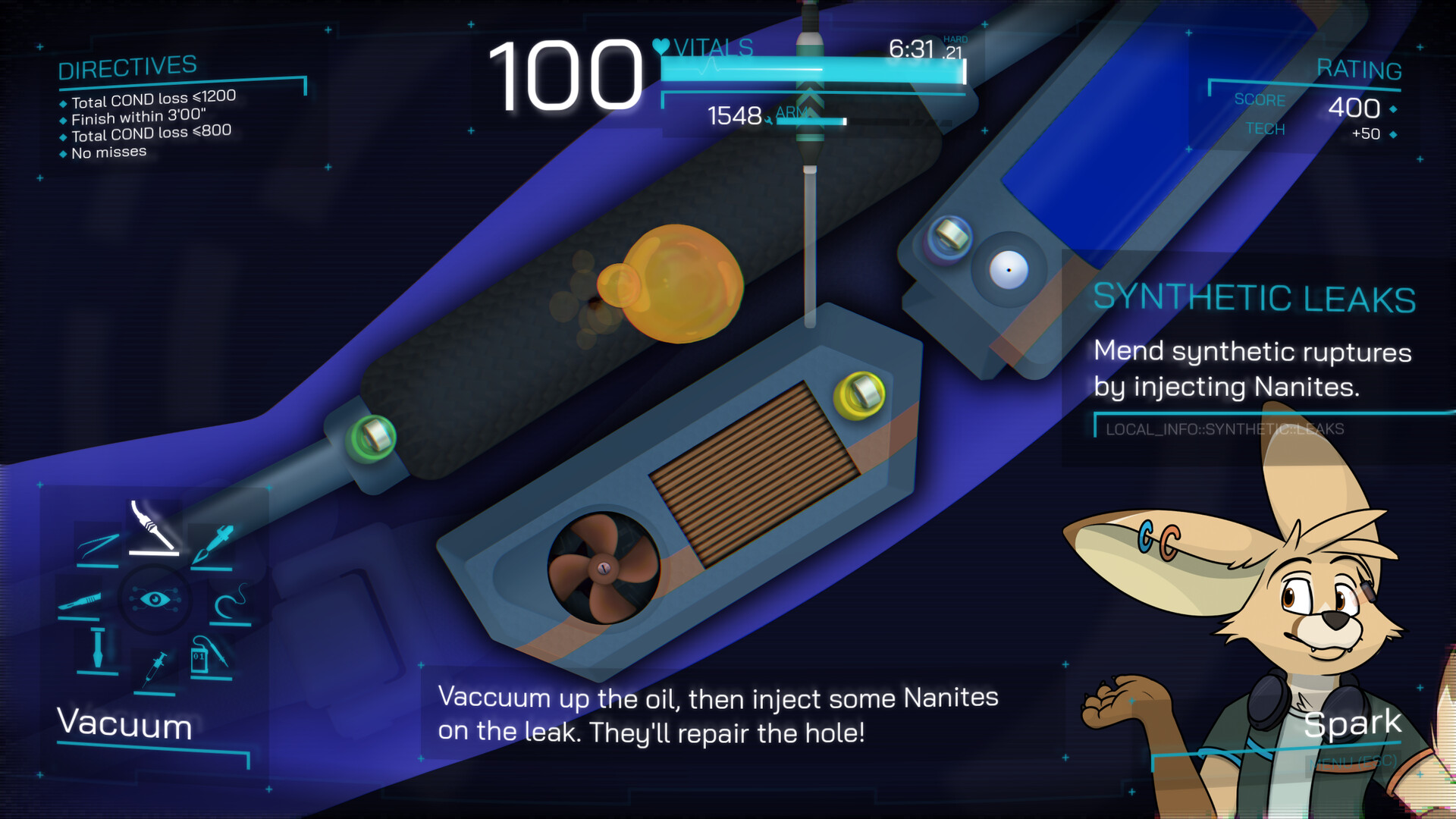The image size is (1456, 819).
Task: Select the Vacuum tool icon
Action: coord(152,527)
